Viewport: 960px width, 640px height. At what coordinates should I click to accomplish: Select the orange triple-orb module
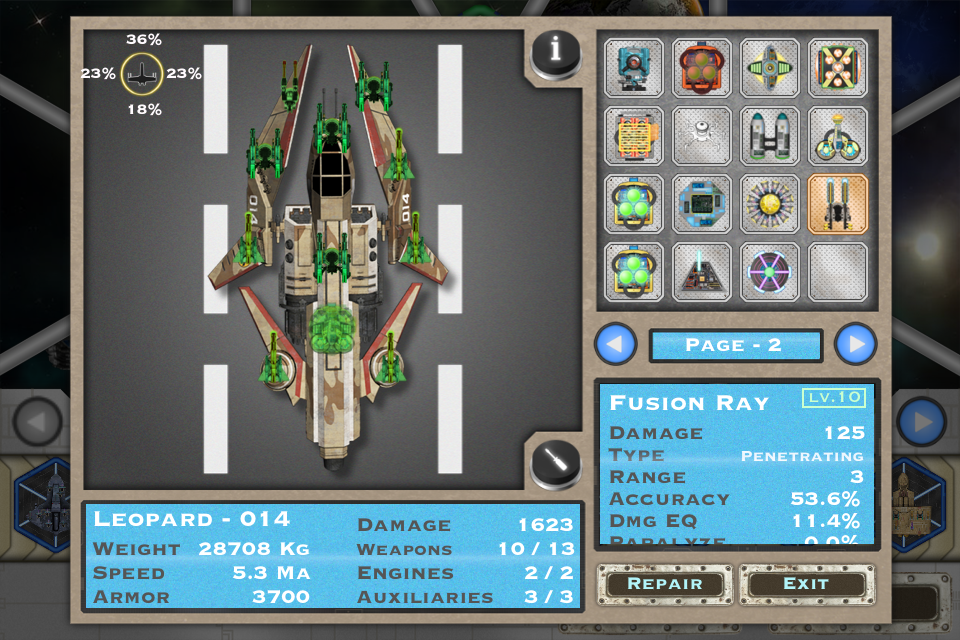[702, 68]
